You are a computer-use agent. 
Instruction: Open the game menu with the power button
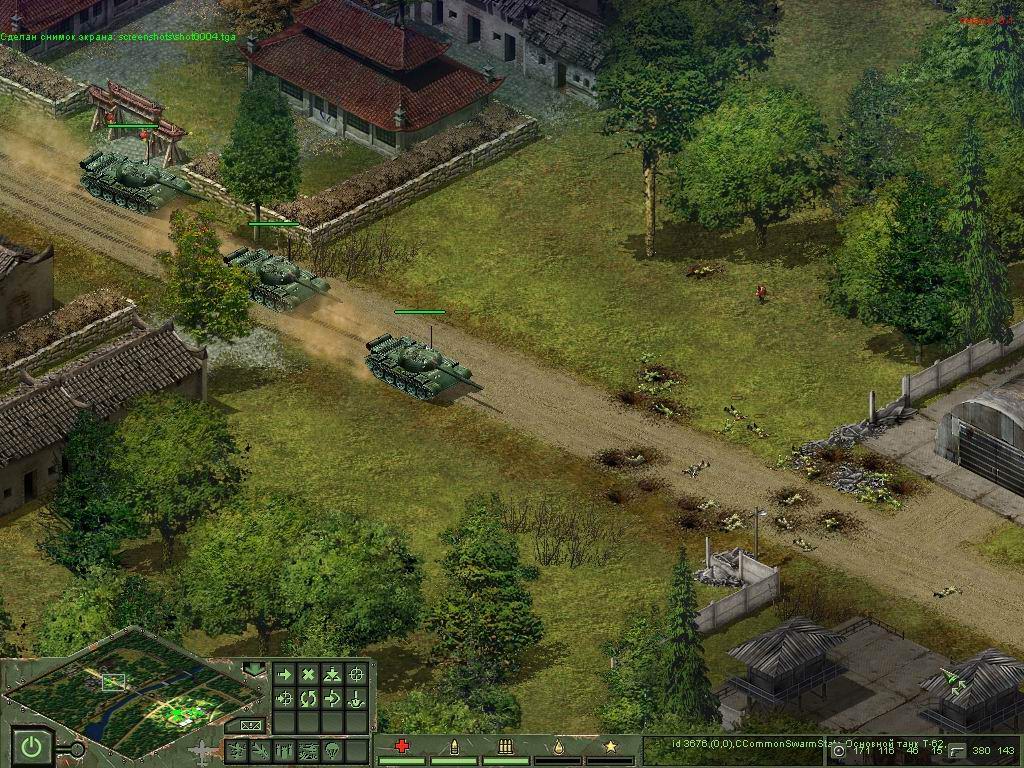[33, 746]
